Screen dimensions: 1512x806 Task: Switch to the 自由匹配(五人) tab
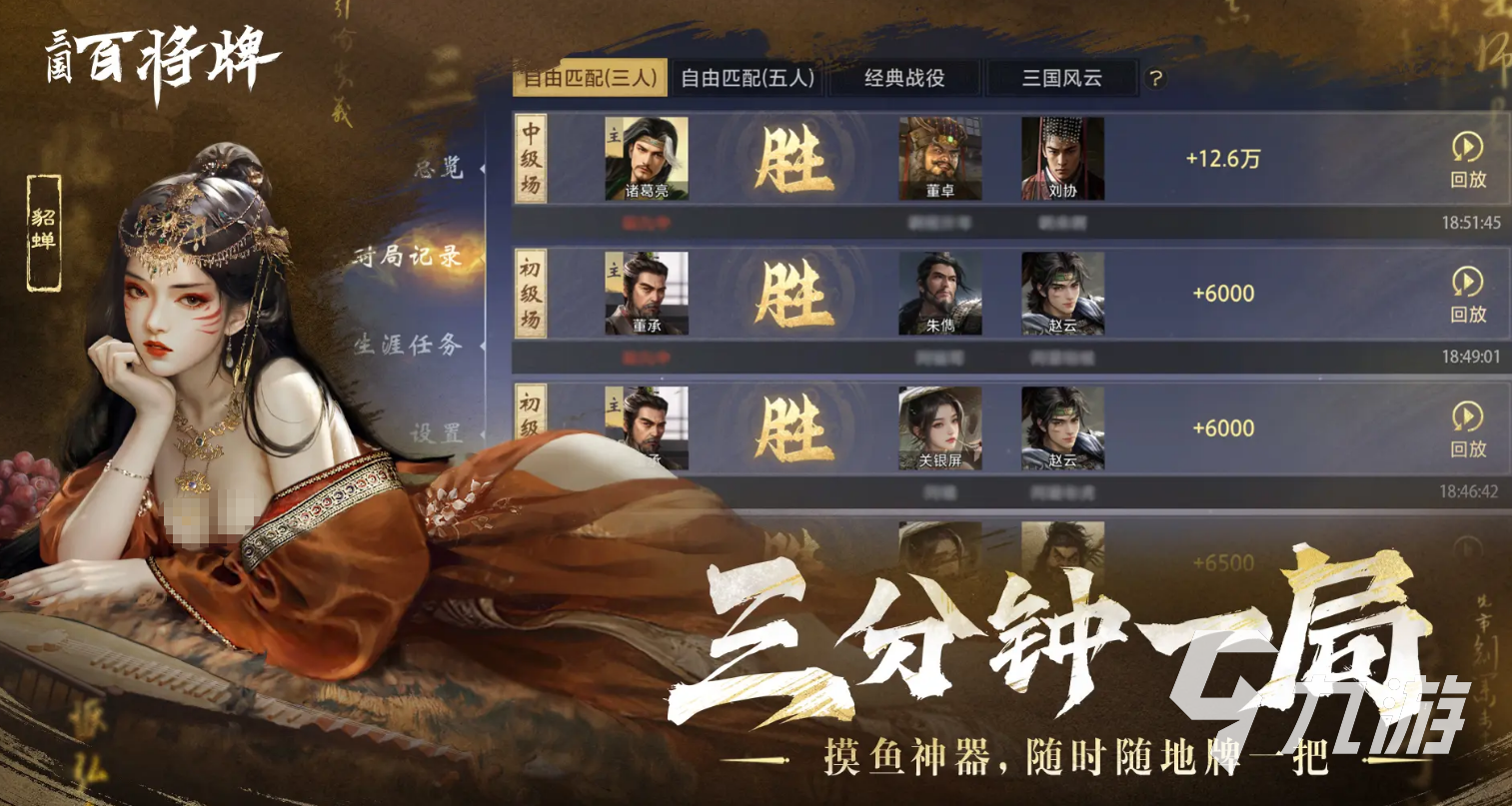pyautogui.click(x=750, y=77)
